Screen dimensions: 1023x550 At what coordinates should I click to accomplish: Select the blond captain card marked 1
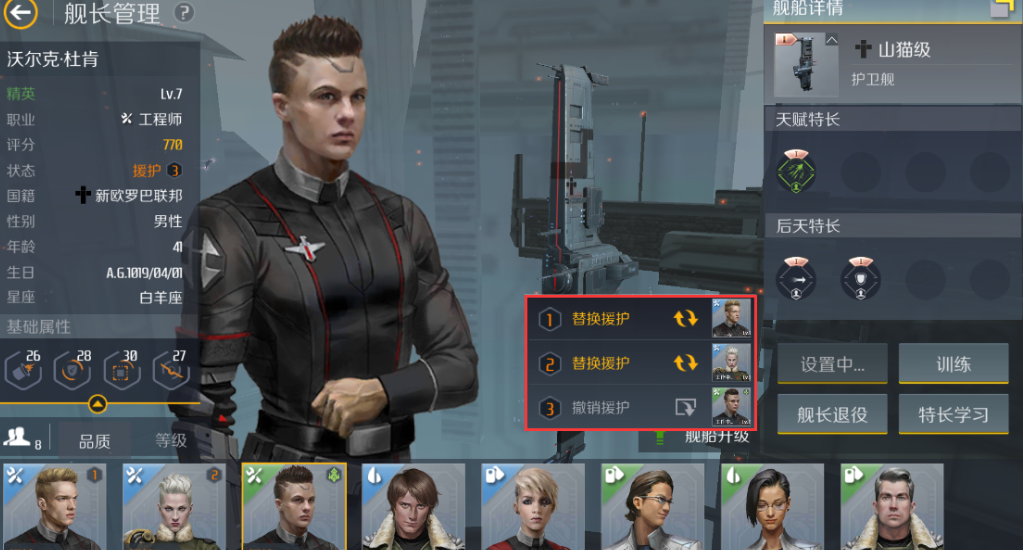54,506
